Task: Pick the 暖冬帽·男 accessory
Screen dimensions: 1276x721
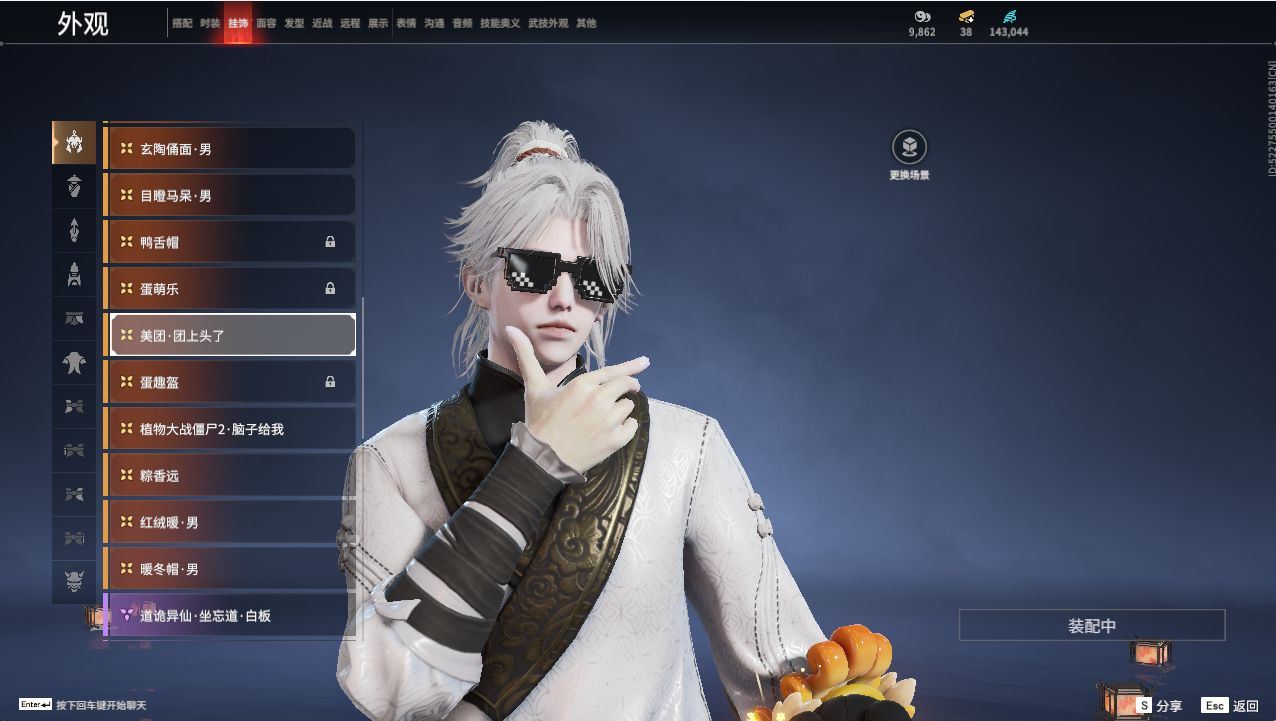Action: [230, 569]
